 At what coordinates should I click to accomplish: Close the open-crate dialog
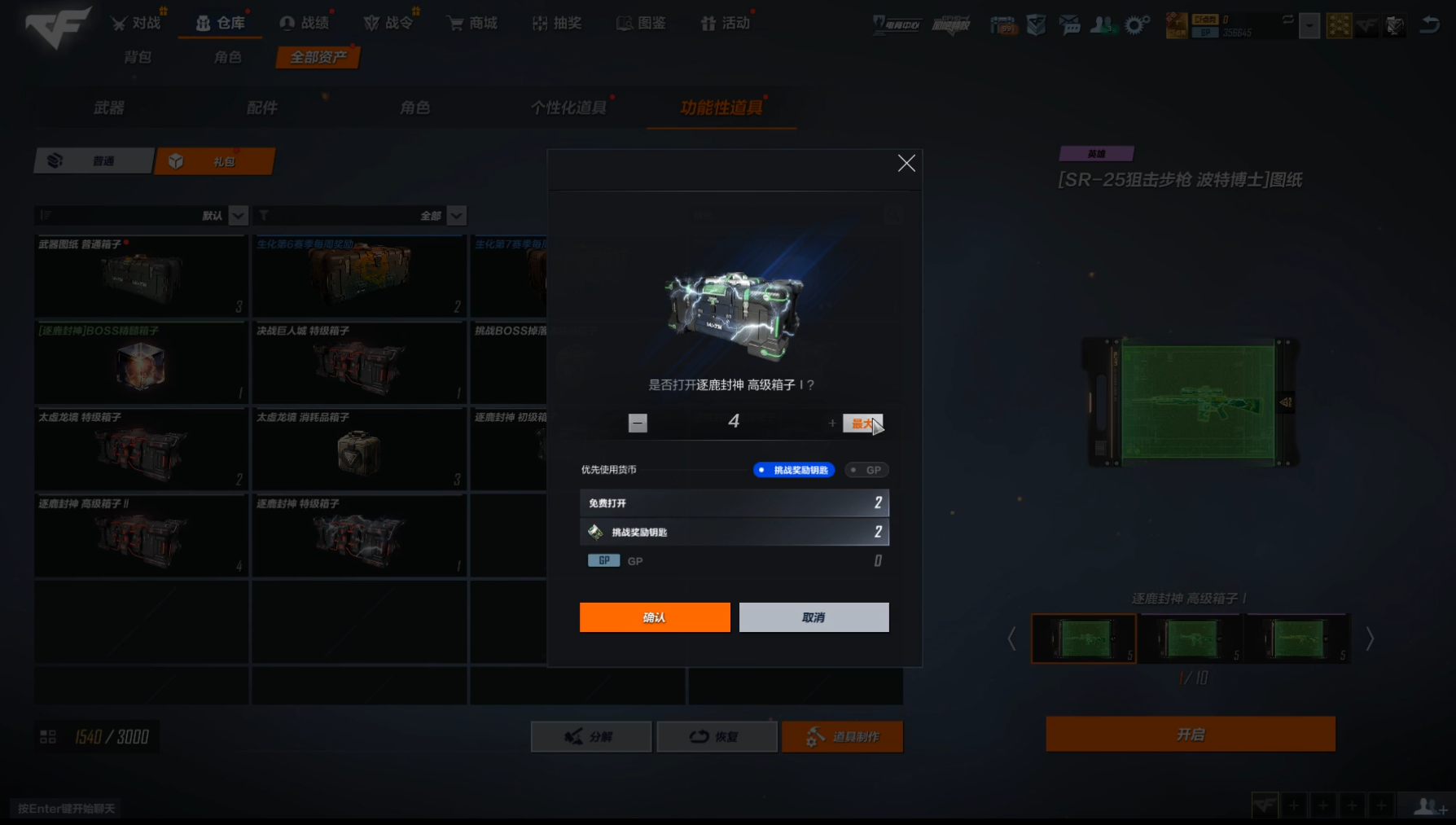906,164
